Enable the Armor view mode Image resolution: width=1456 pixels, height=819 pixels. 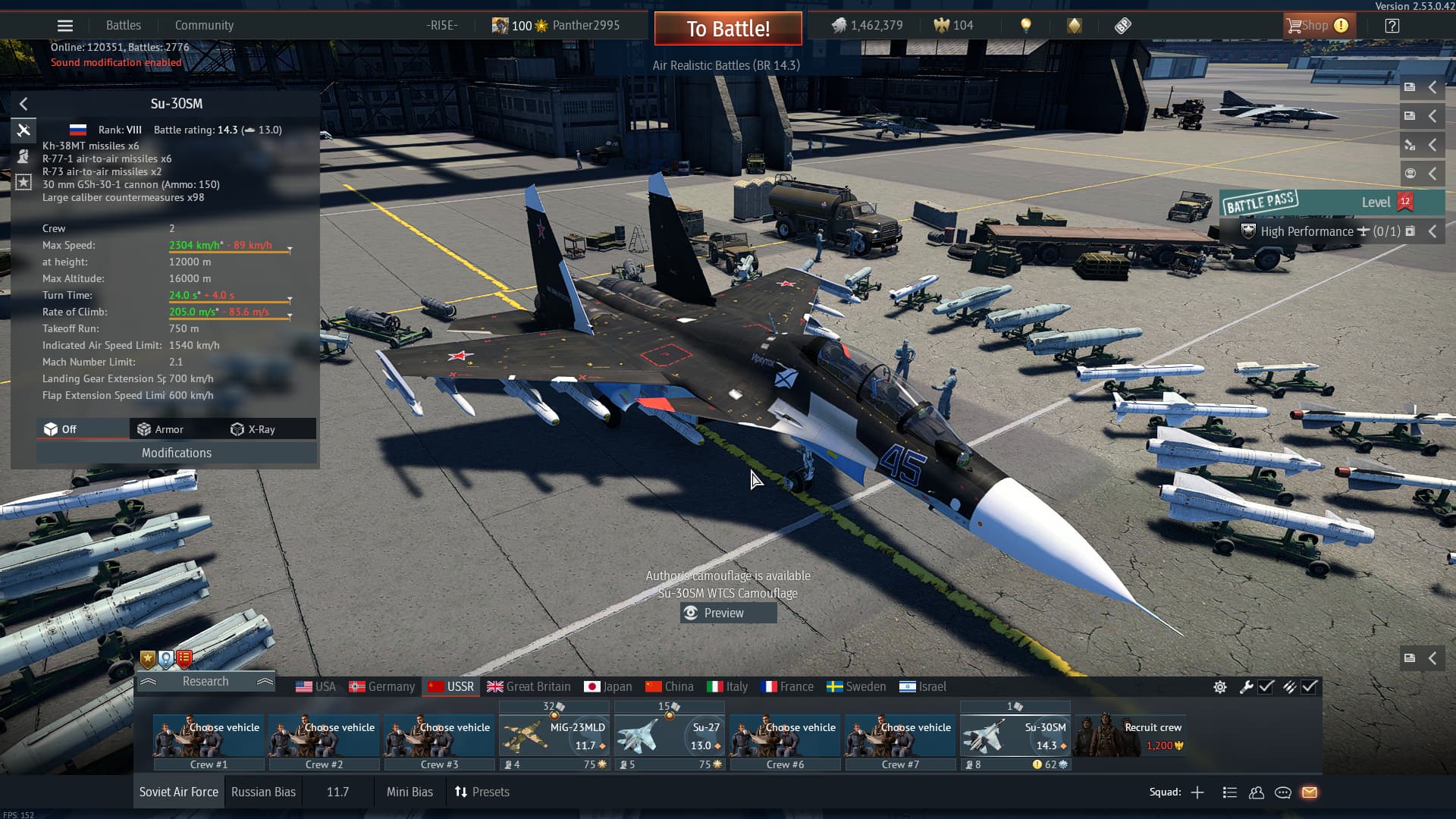click(x=160, y=429)
